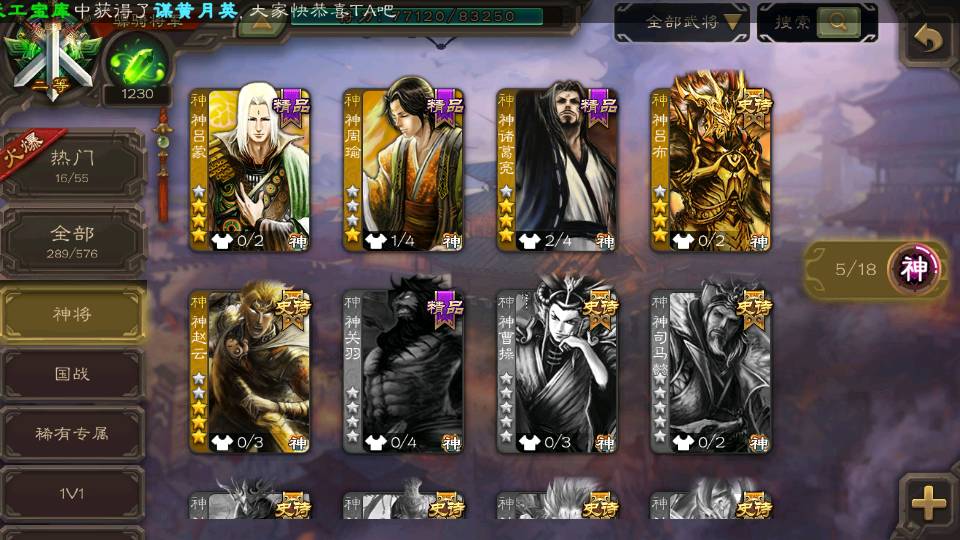Screen dimensions: 960x540
Task: Choose the 神周瑜 hero card
Action: [x=403, y=170]
